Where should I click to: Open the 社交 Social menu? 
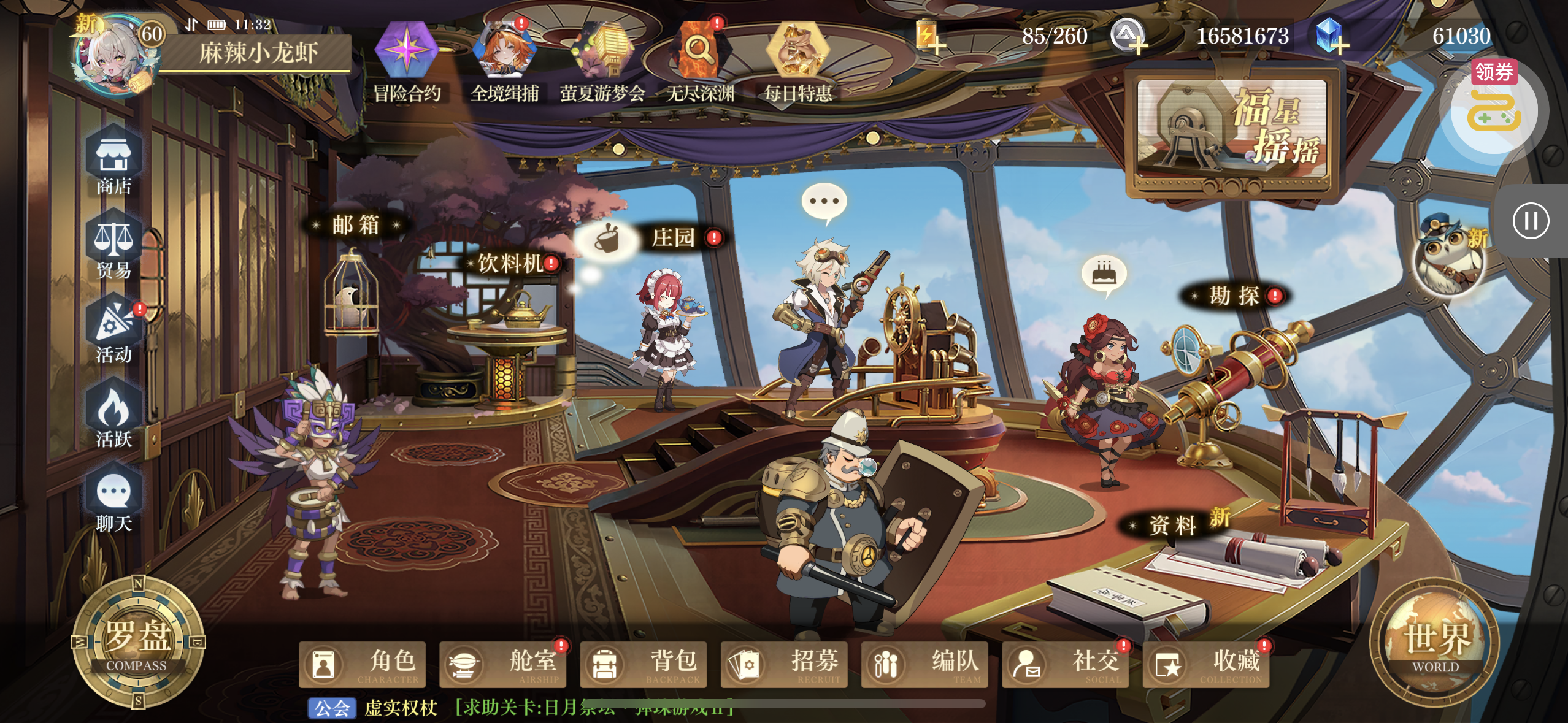(1065, 664)
